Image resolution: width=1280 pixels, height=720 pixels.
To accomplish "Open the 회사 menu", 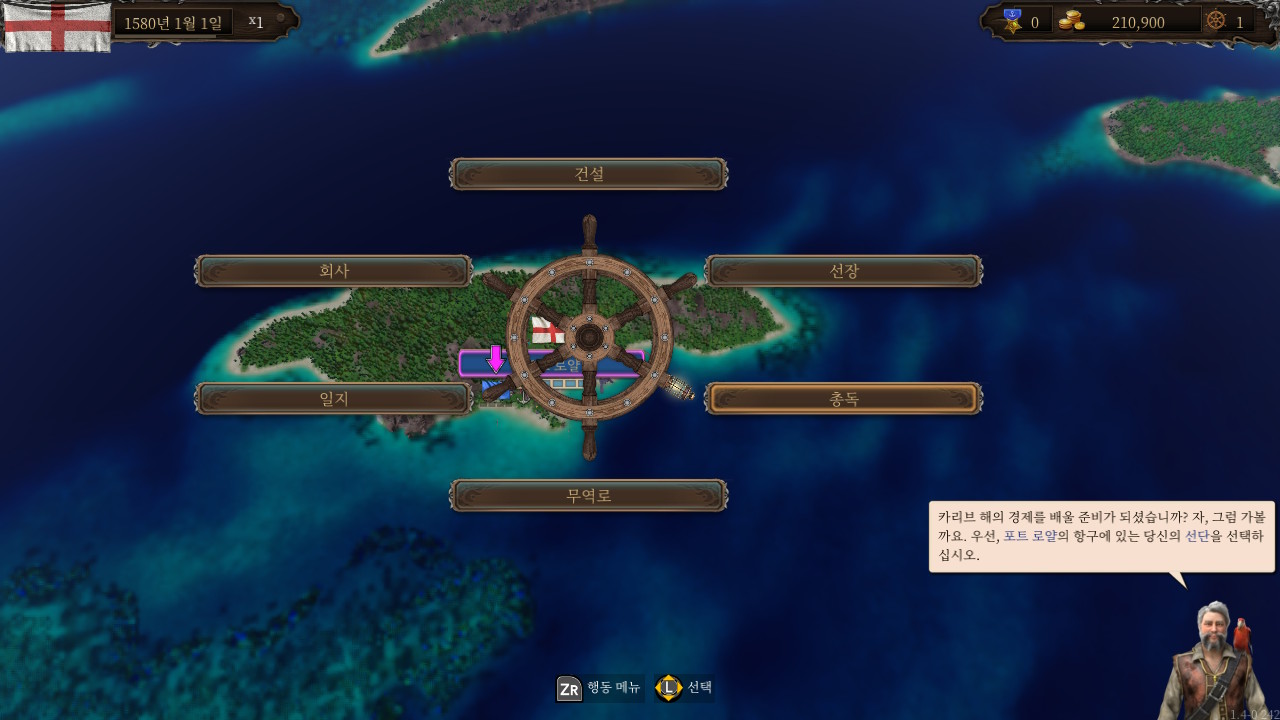I will pos(333,270).
